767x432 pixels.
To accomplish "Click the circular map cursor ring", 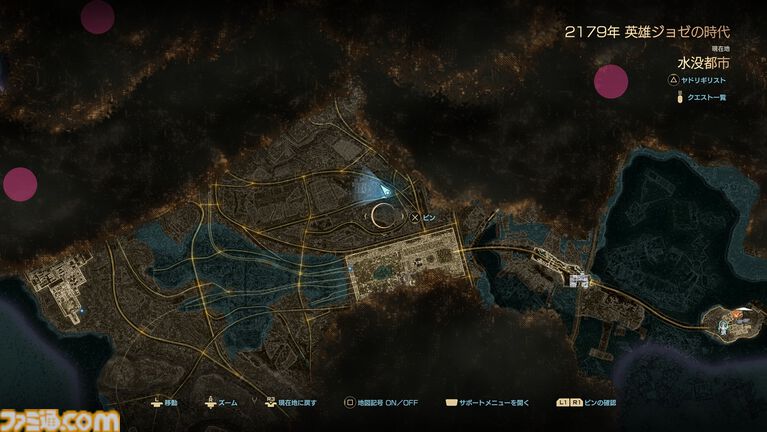I will (x=382, y=214).
